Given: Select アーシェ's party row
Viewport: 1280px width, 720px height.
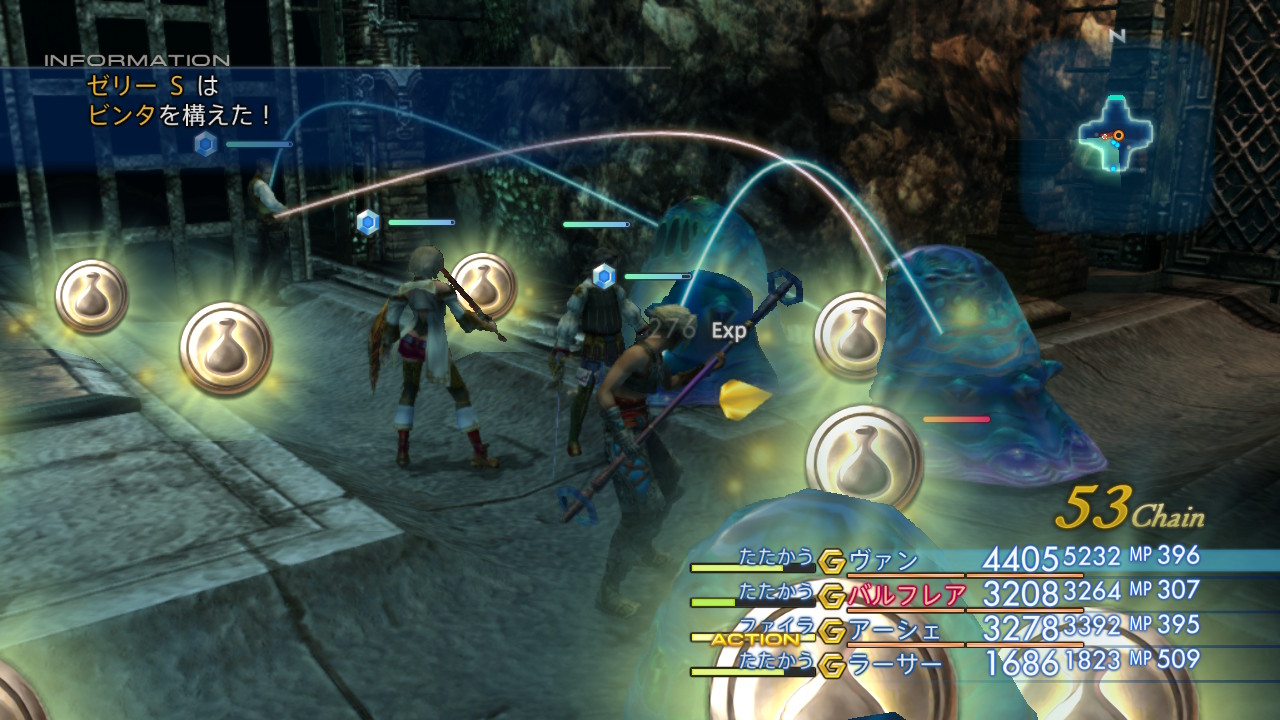Looking at the screenshot, I should coord(894,629).
